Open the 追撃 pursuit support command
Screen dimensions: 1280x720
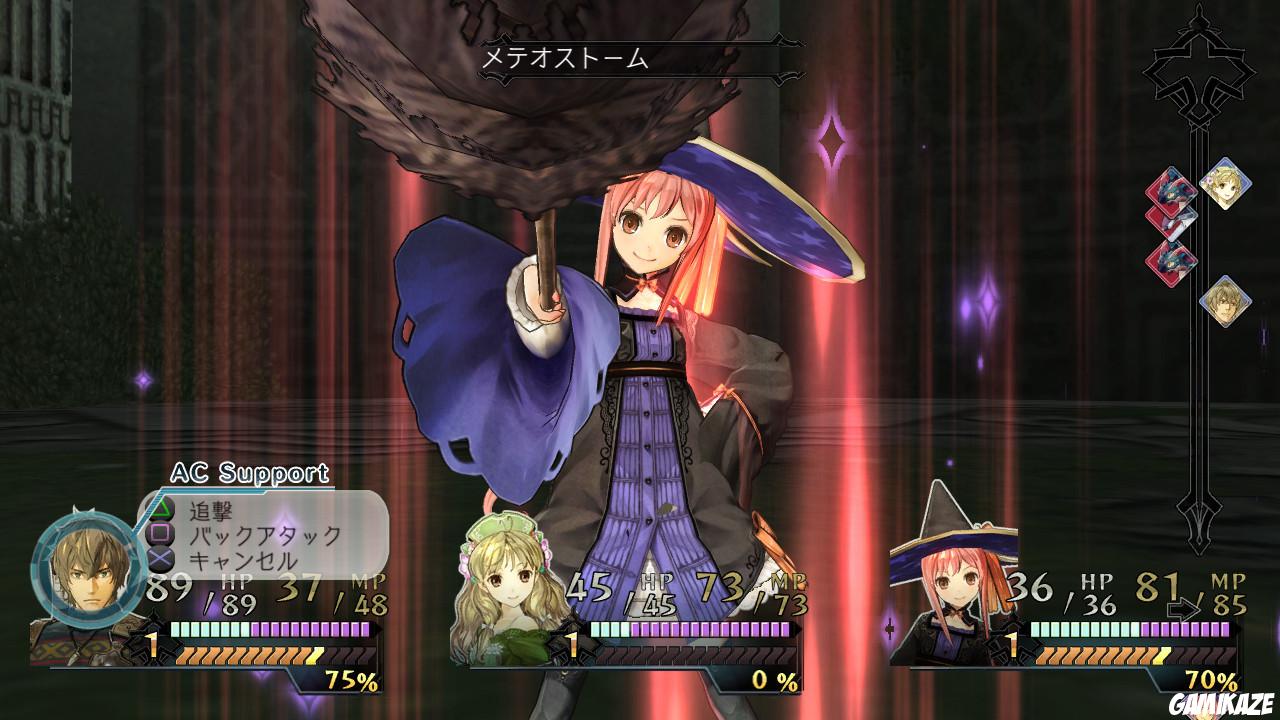(x=210, y=510)
